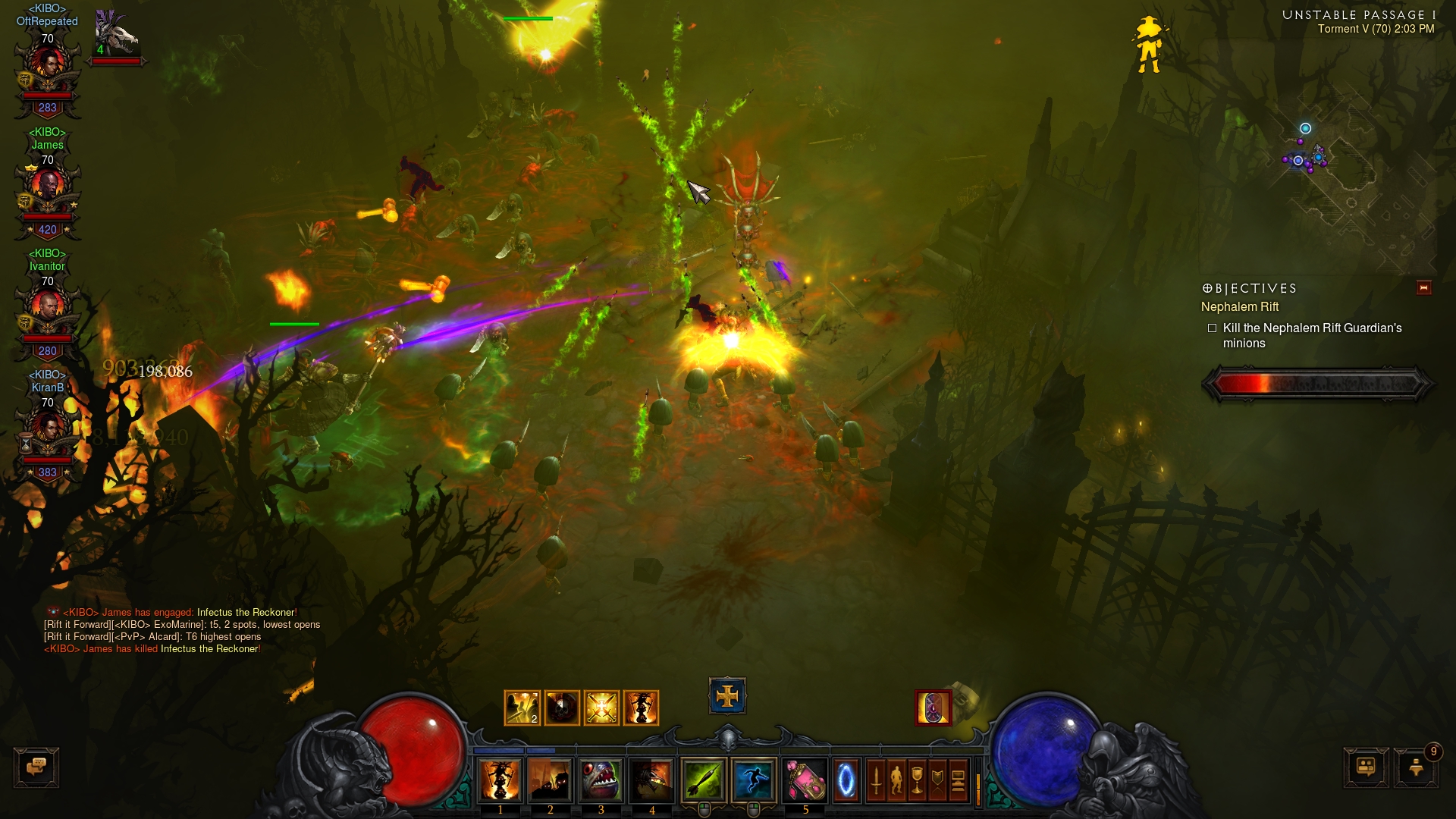Collapse the Objectives tracker panel

(1423, 287)
